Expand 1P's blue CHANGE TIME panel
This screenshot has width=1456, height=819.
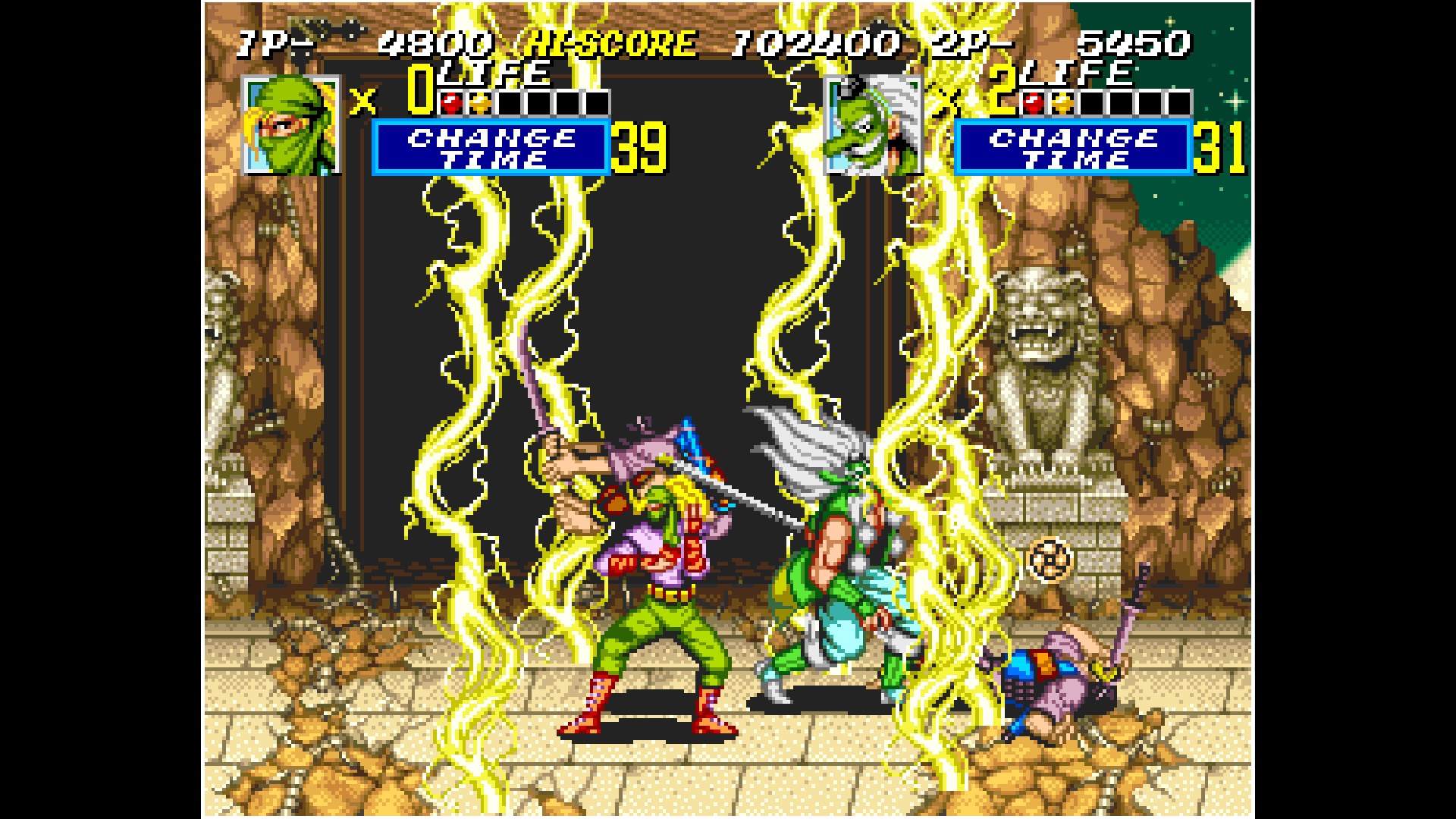pyautogui.click(x=489, y=146)
